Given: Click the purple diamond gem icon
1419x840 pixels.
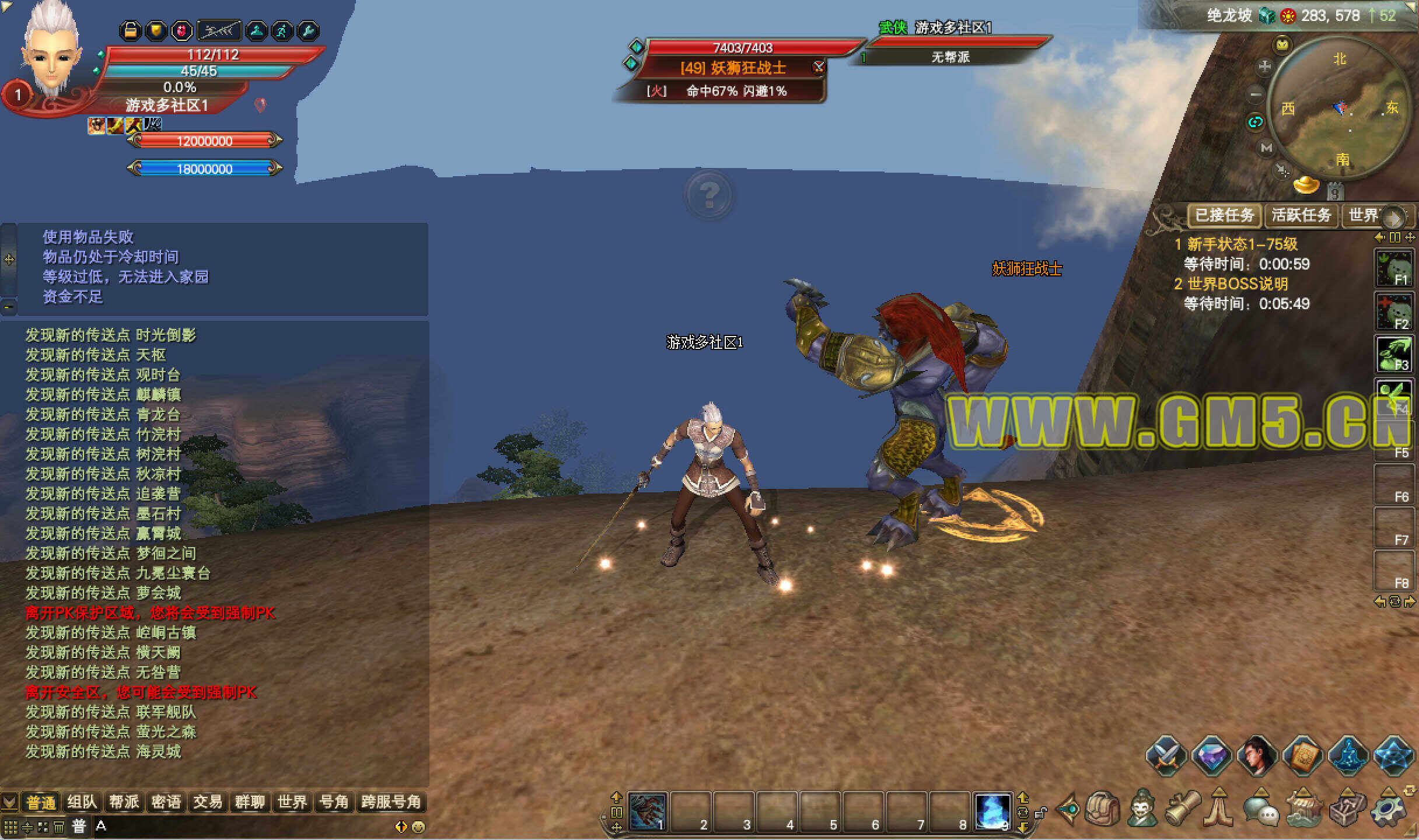Looking at the screenshot, I should click(x=1212, y=756).
